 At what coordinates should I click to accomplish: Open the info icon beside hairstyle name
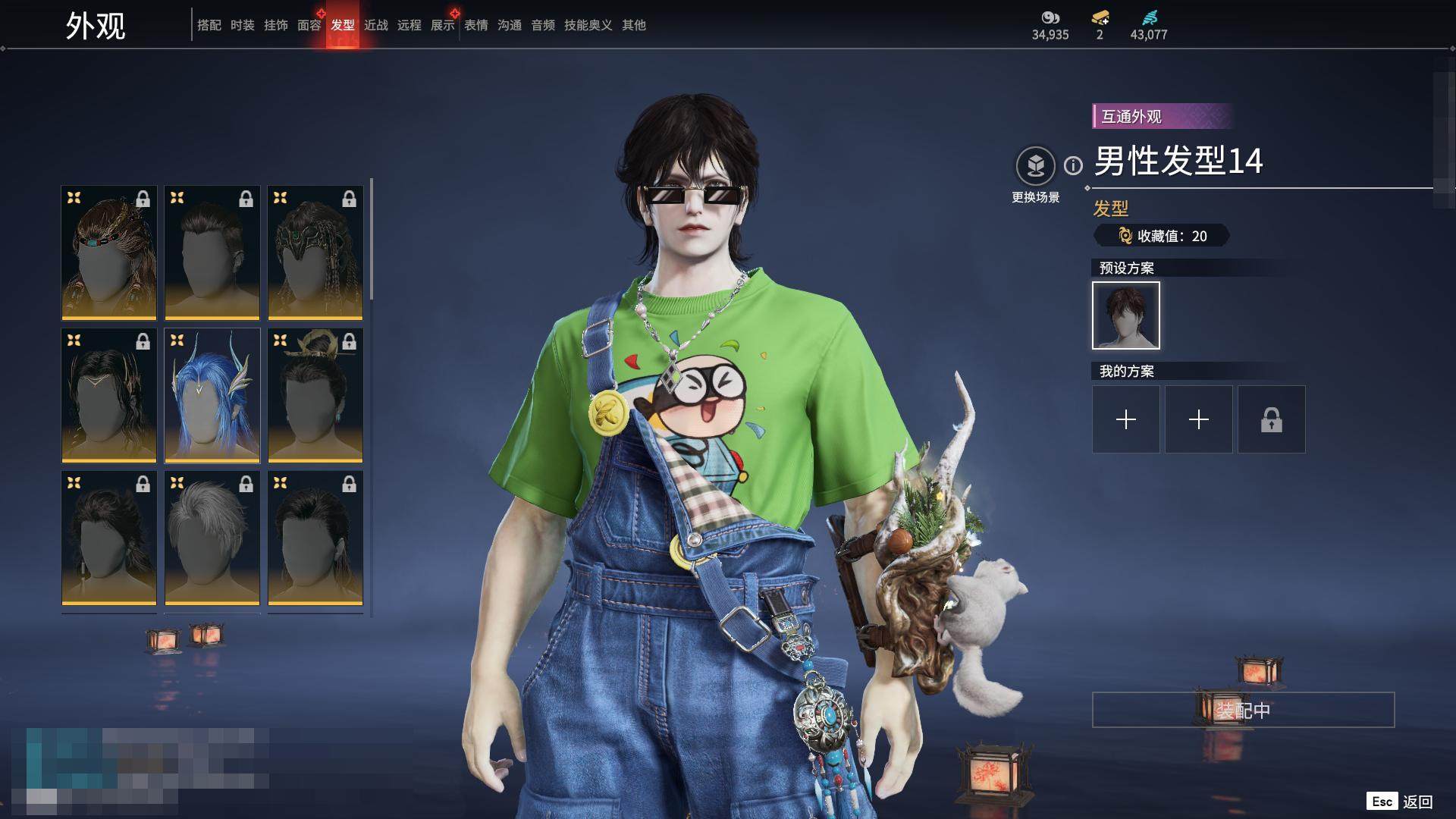coord(1073,165)
